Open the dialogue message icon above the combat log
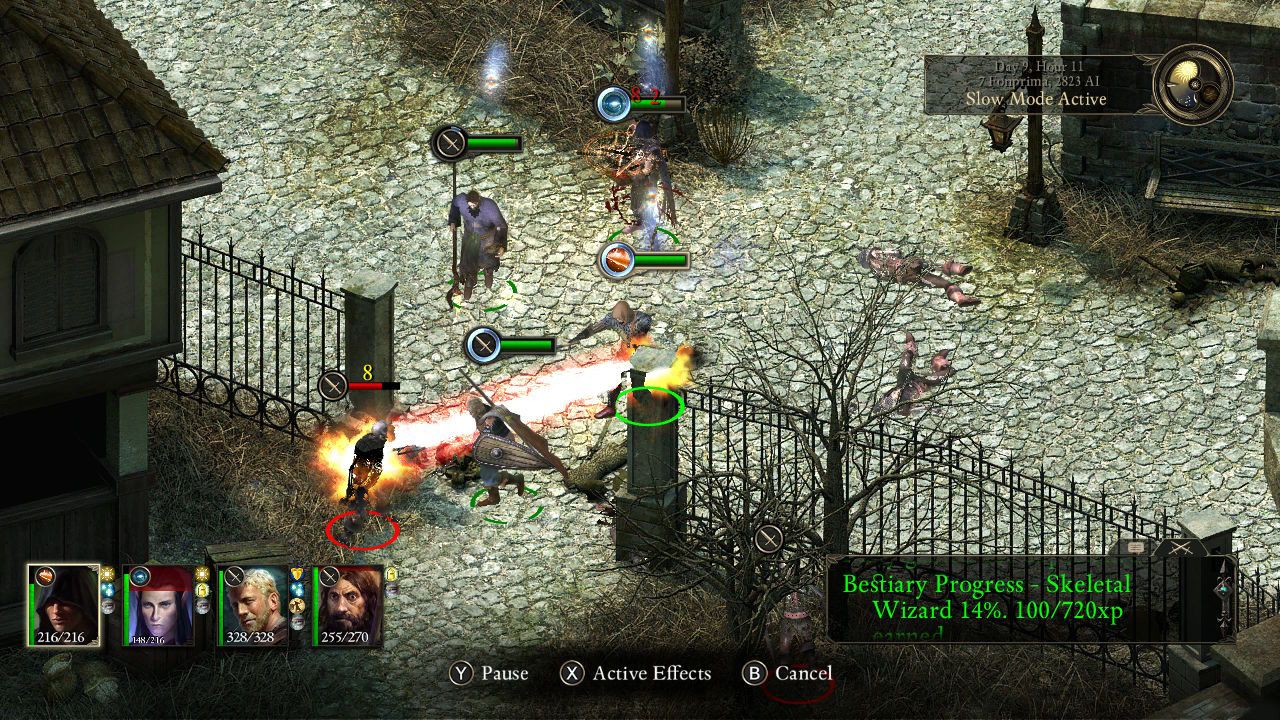 (x=1136, y=547)
